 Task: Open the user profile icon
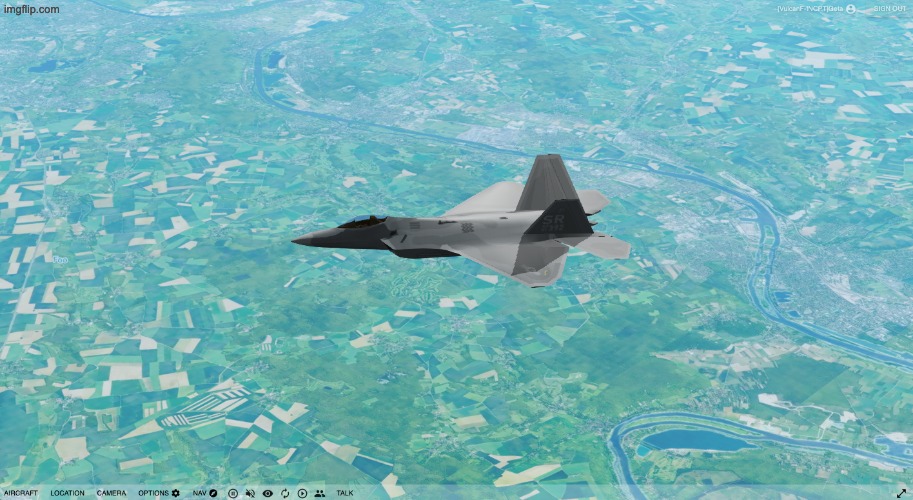pyautogui.click(x=851, y=9)
